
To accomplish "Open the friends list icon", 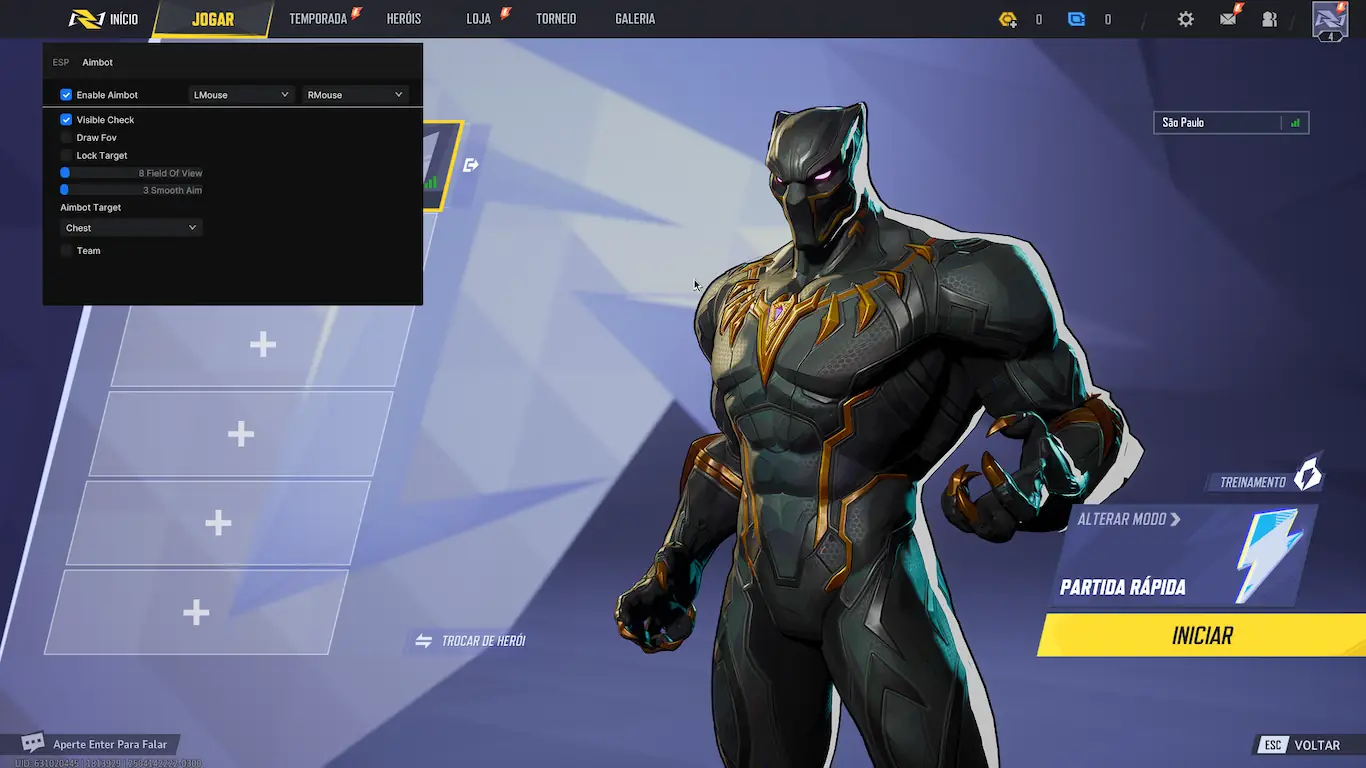I will [1270, 19].
